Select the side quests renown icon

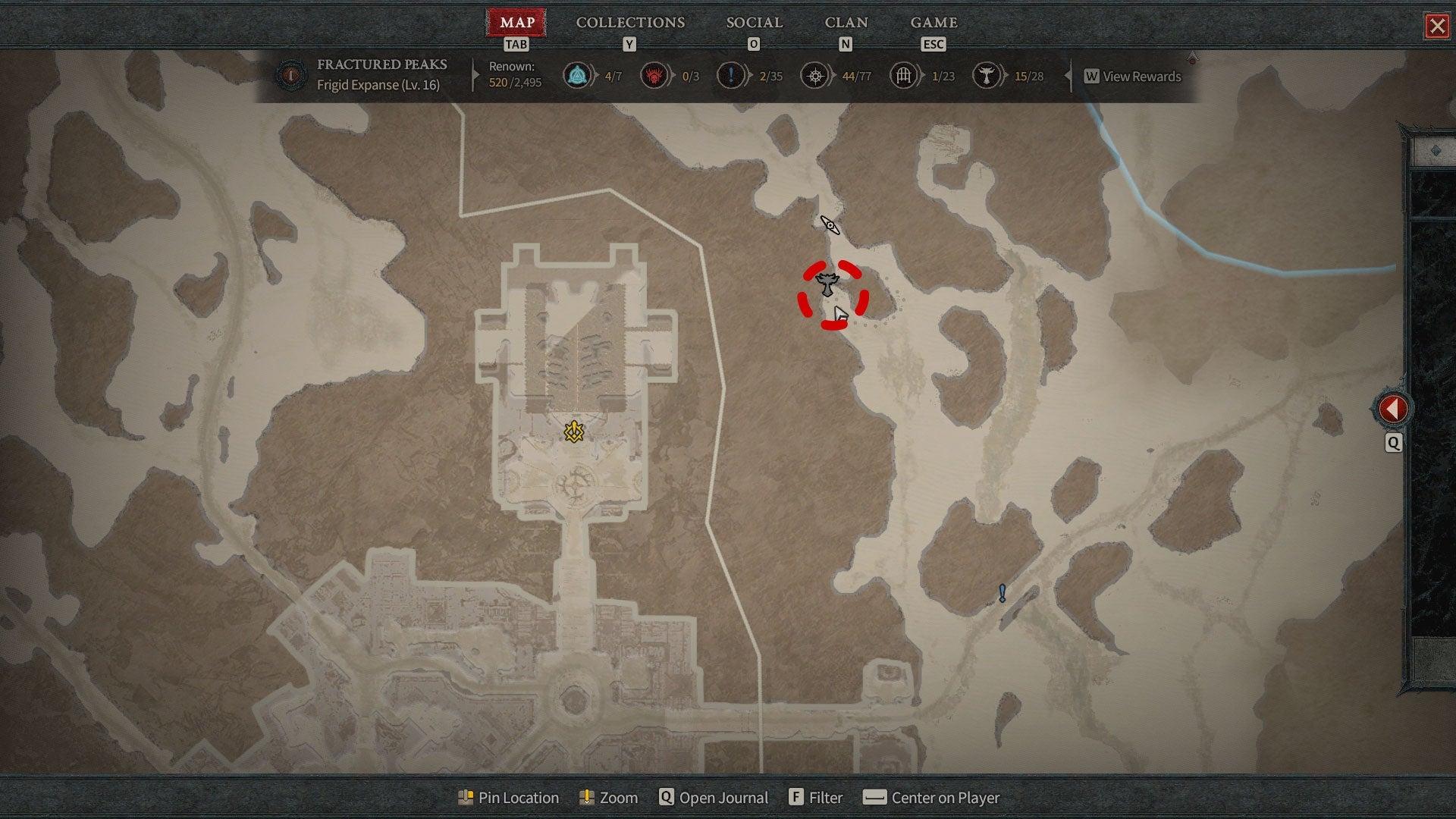click(x=730, y=76)
